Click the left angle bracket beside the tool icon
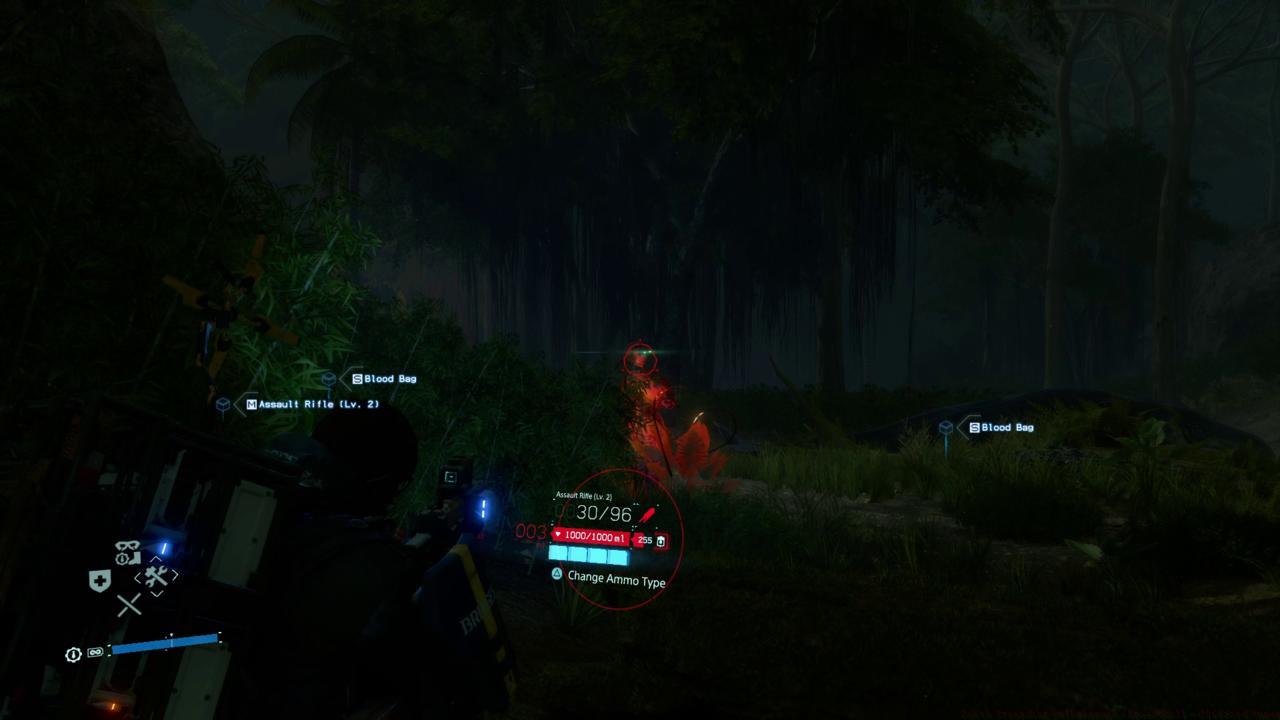The image size is (1280, 720). pos(137,577)
